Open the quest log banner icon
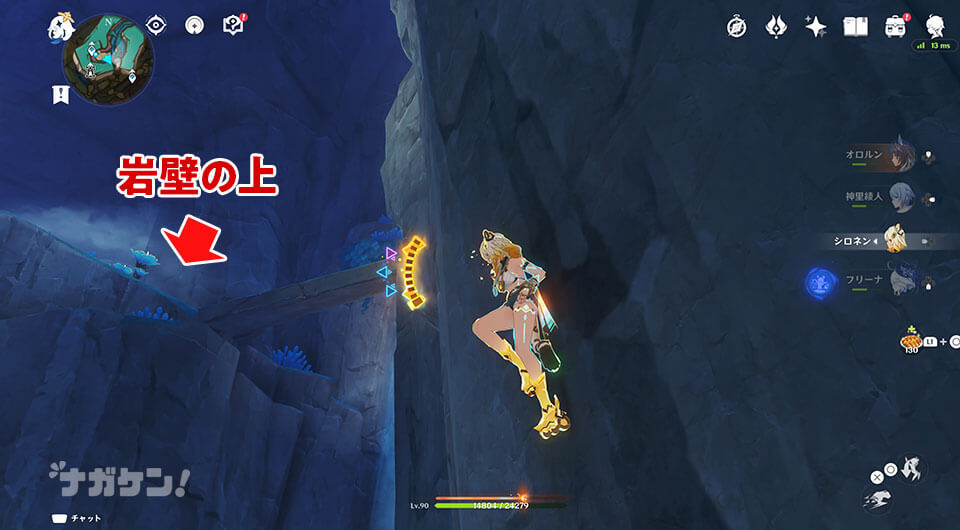 coord(60,94)
